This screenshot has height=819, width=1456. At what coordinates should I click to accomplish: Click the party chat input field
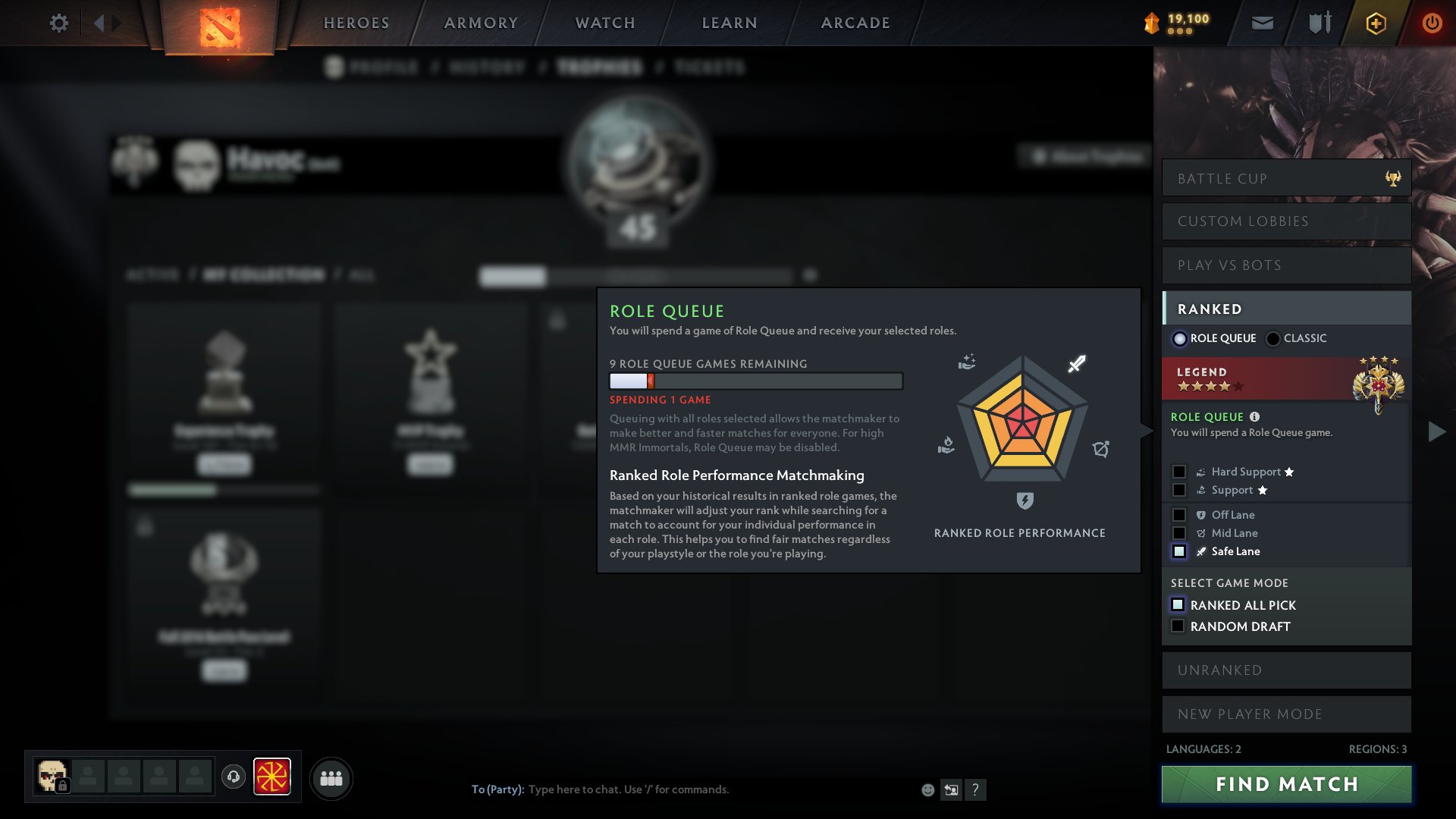point(682,789)
